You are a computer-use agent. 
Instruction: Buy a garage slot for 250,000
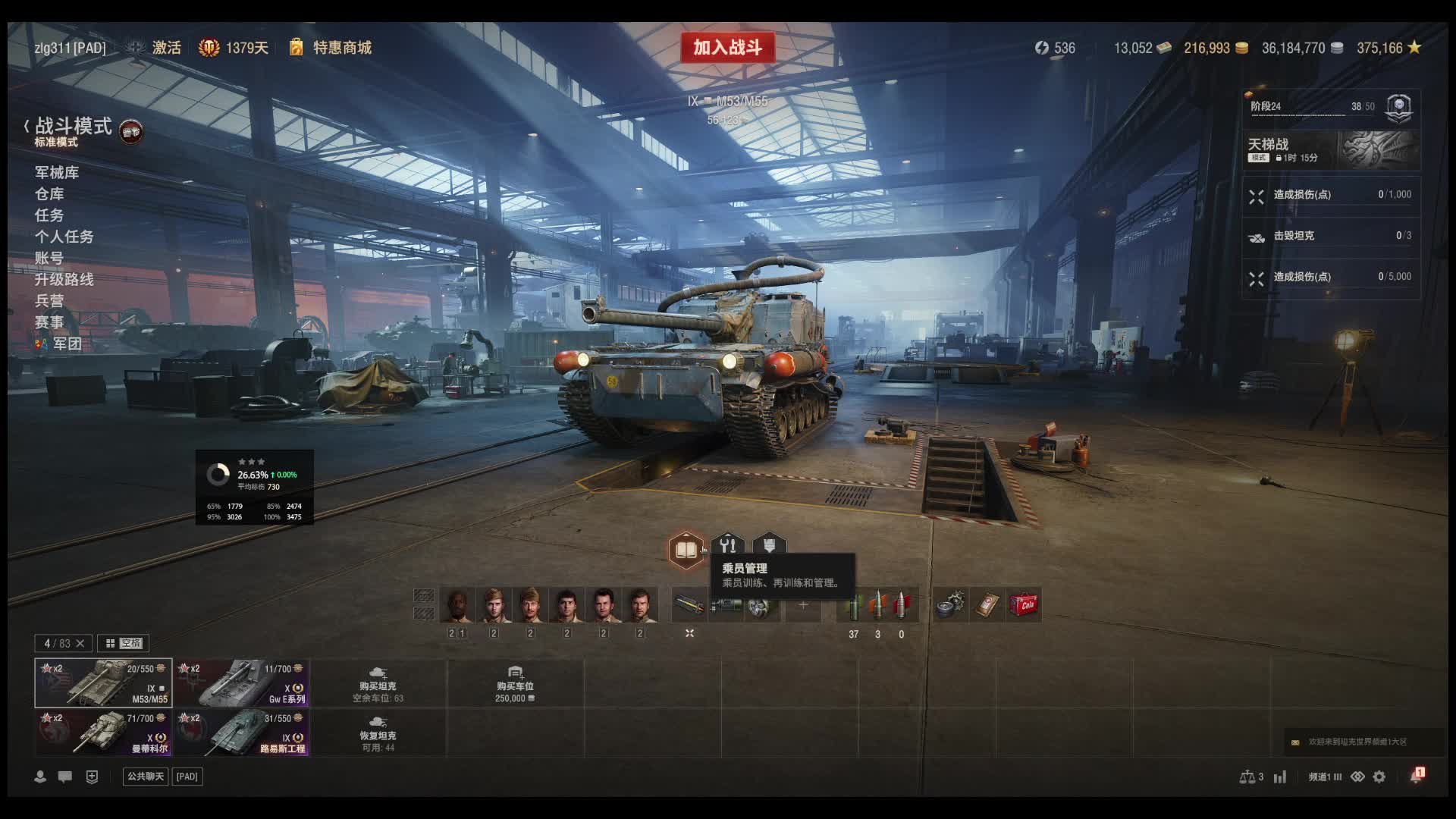pos(515,684)
